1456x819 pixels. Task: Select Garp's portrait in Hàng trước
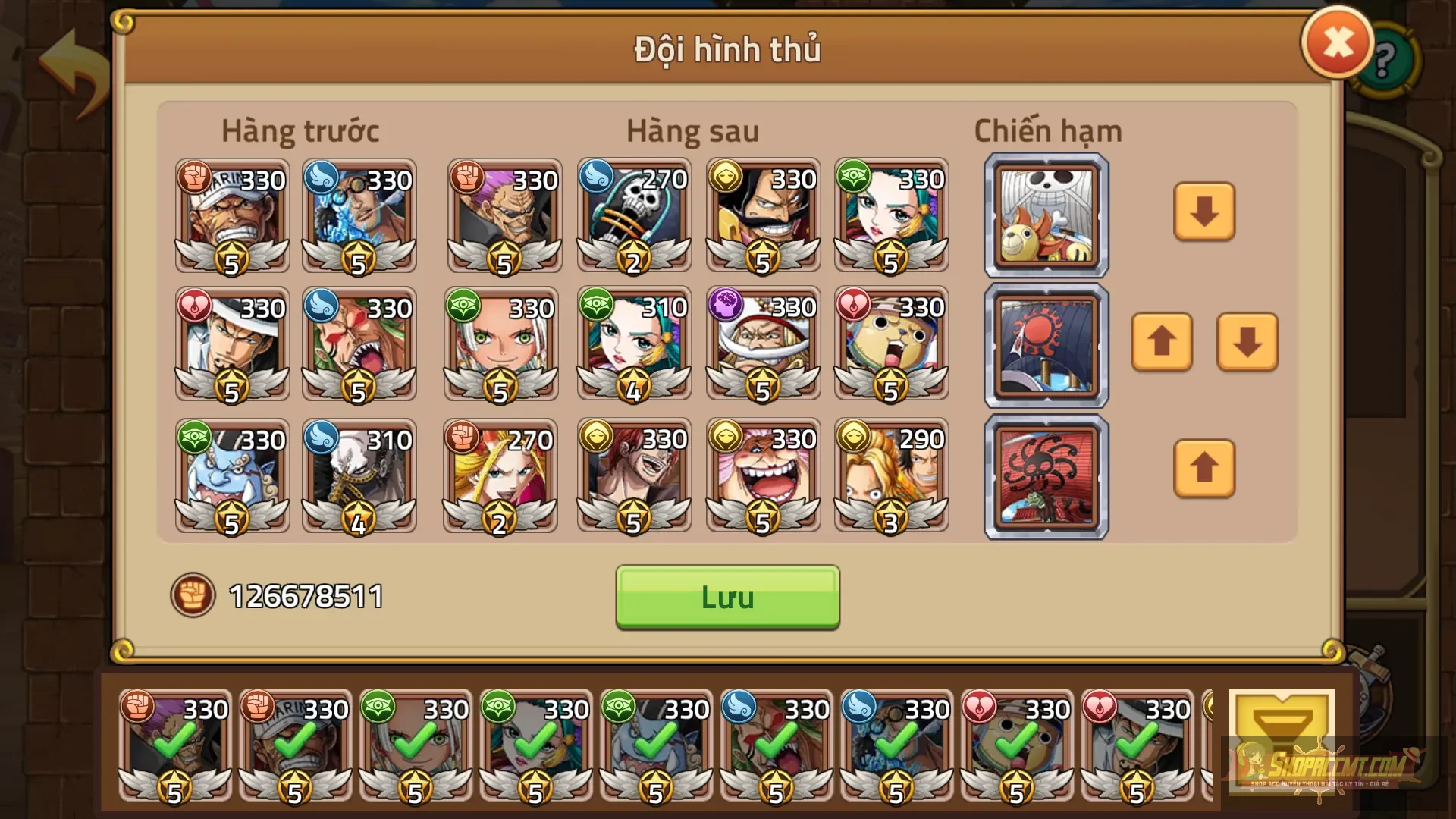coord(231,218)
